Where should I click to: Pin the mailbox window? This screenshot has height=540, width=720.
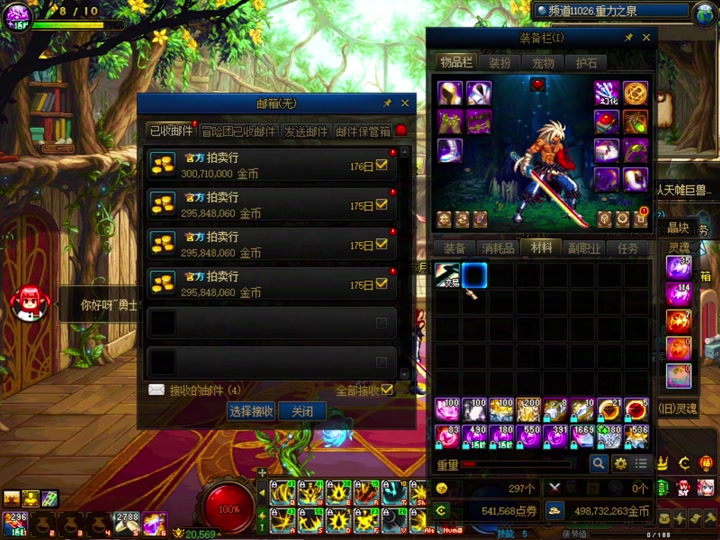coord(387,103)
